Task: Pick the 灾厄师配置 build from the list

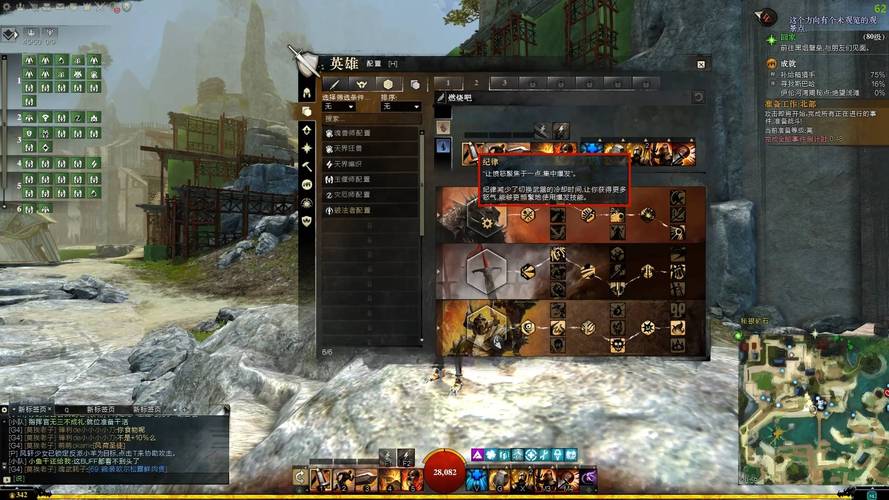Action: [368, 195]
